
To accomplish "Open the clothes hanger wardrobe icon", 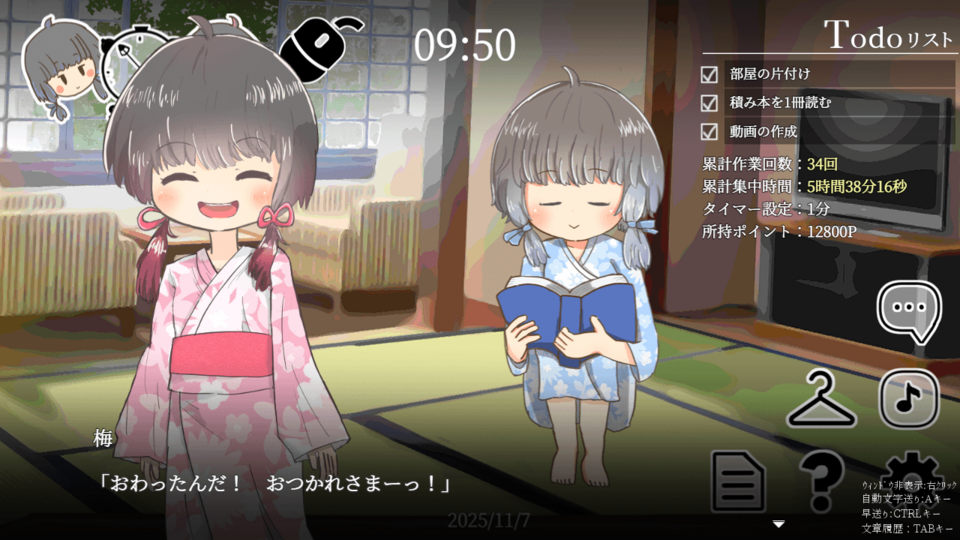I will 822,400.
